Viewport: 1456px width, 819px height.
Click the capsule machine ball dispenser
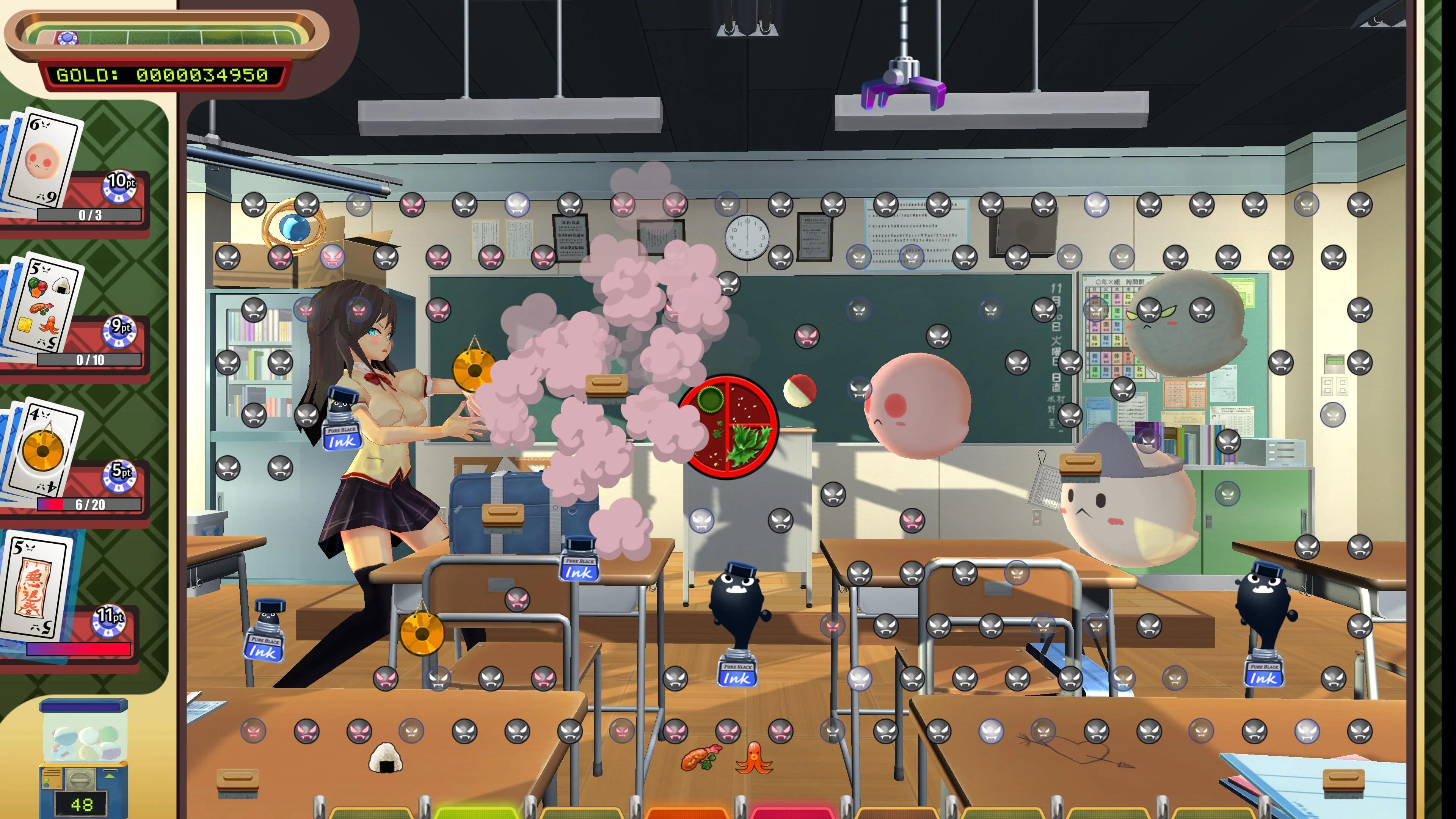(x=83, y=758)
